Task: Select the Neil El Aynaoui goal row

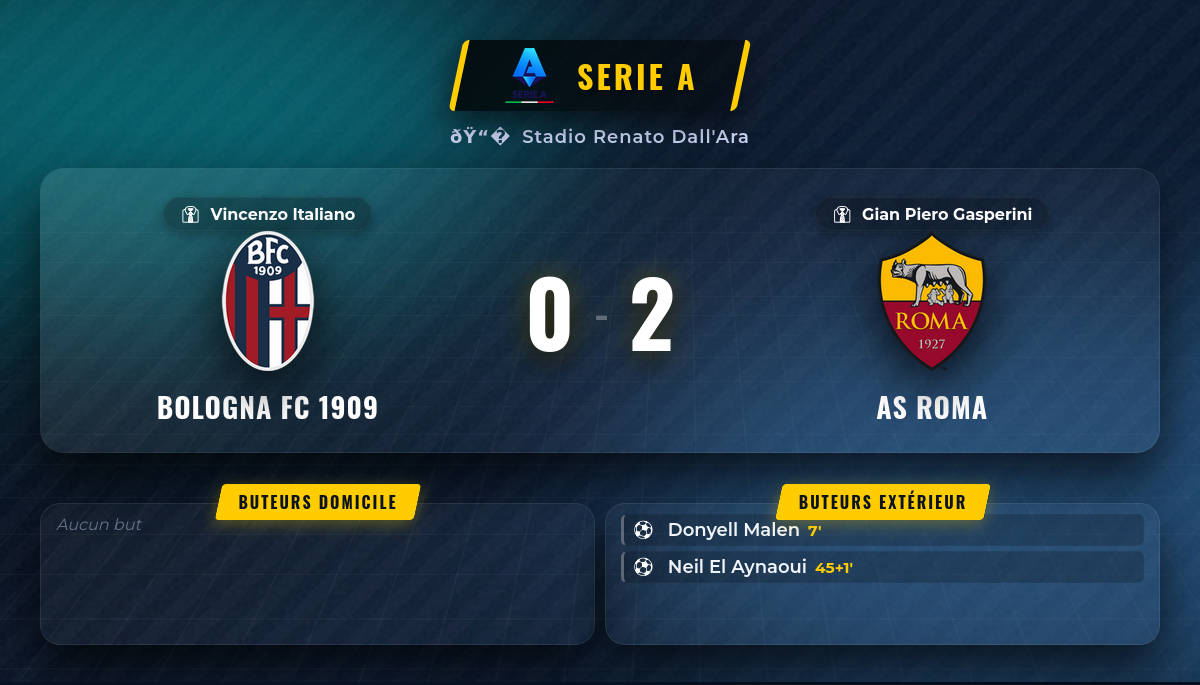Action: tap(882, 567)
